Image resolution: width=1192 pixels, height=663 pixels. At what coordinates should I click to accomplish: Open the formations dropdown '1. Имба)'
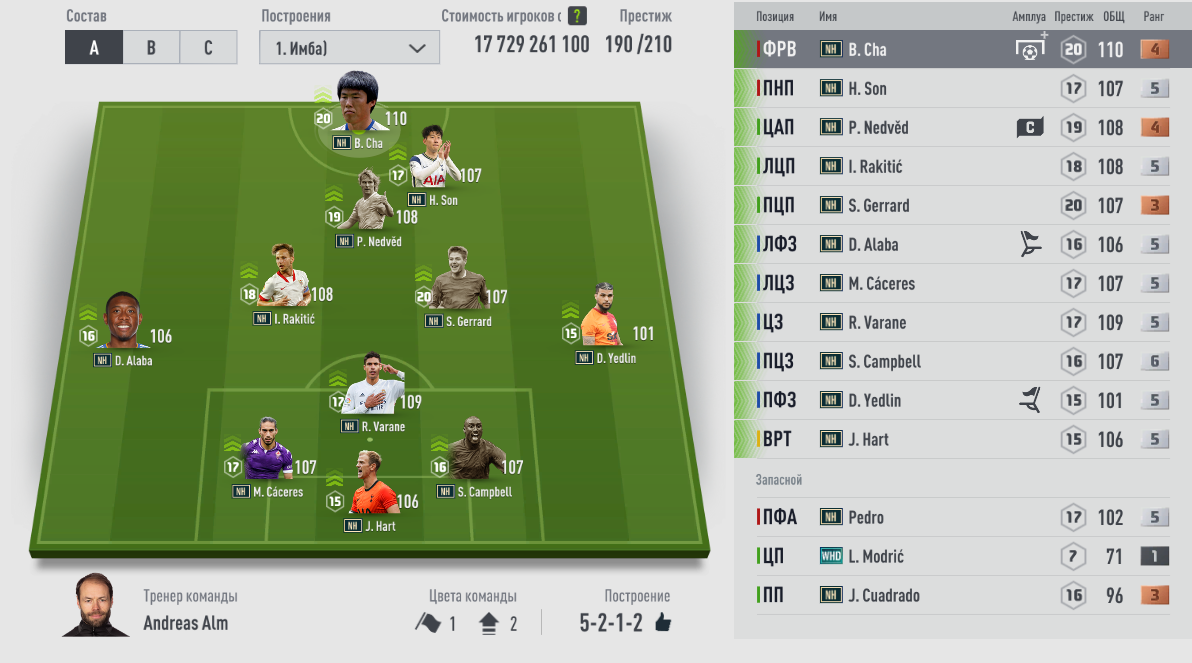pos(349,47)
